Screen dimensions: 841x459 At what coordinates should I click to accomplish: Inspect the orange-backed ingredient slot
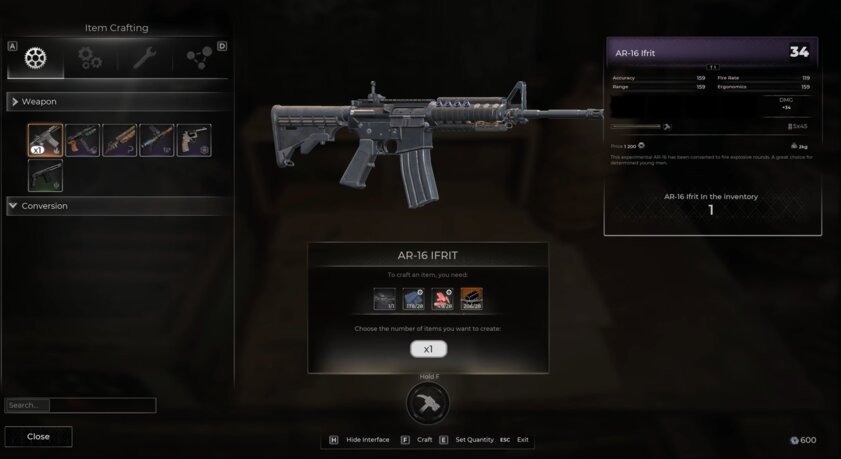click(x=471, y=298)
